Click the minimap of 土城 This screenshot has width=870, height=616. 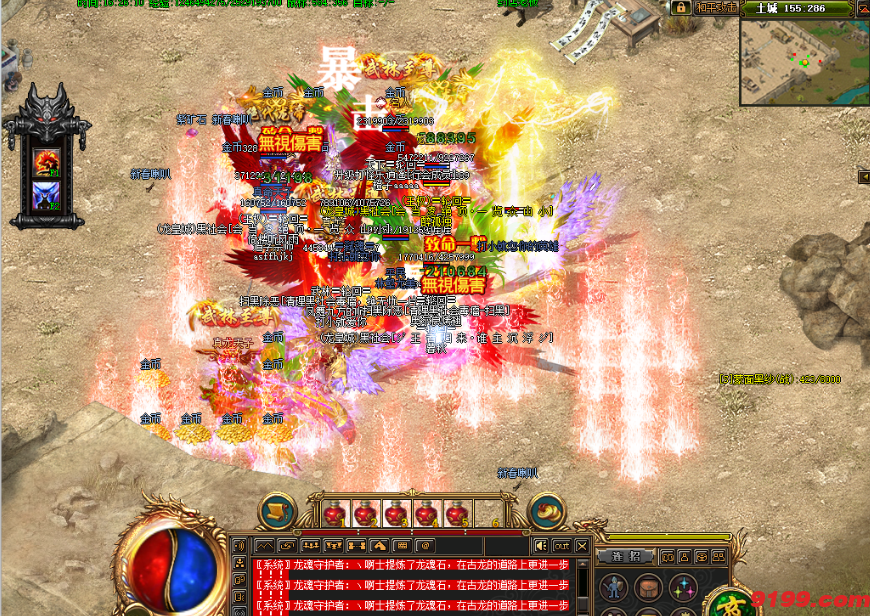(x=804, y=60)
